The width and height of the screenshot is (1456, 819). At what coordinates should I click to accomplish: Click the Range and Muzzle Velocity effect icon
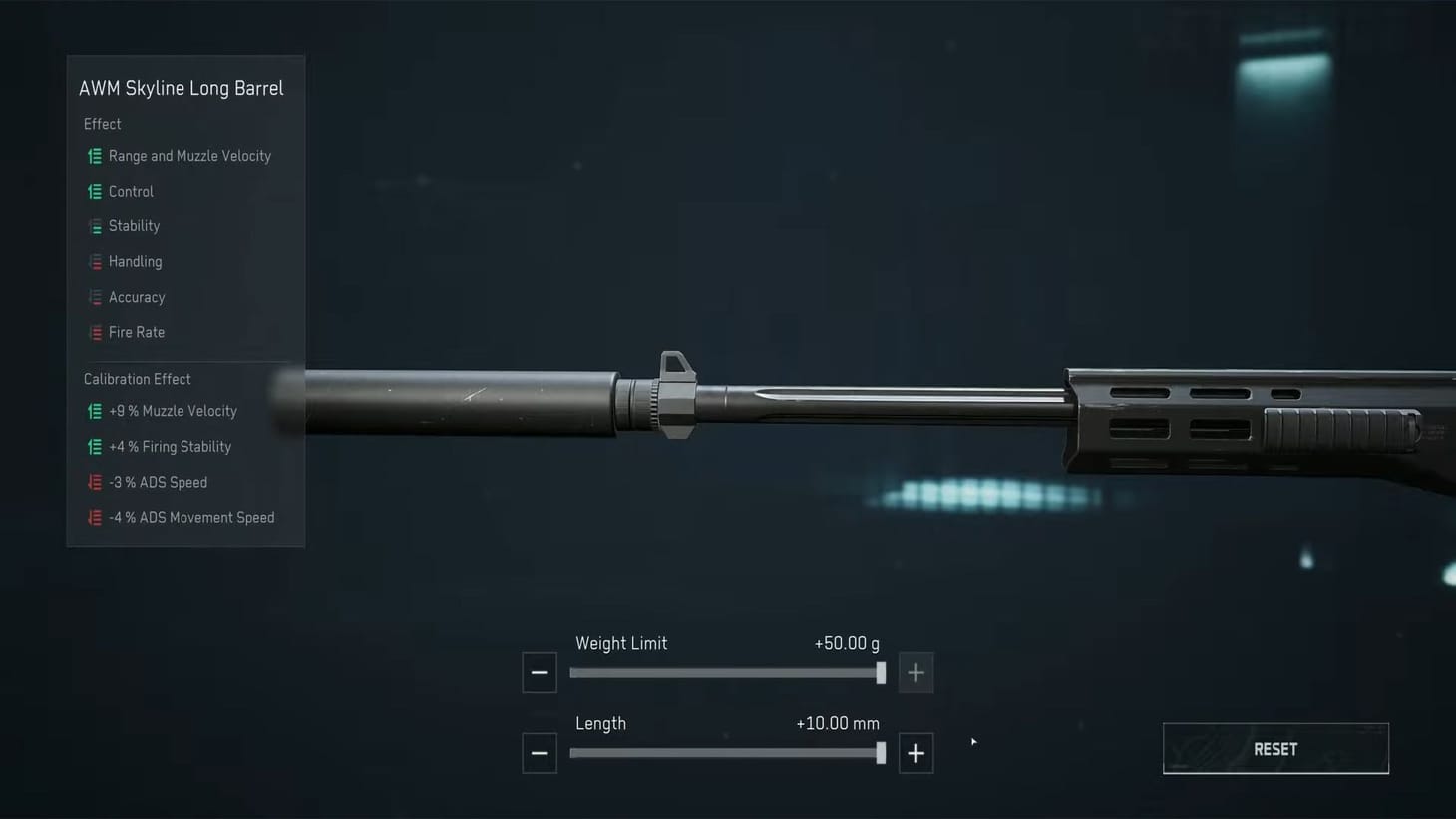tap(95, 156)
